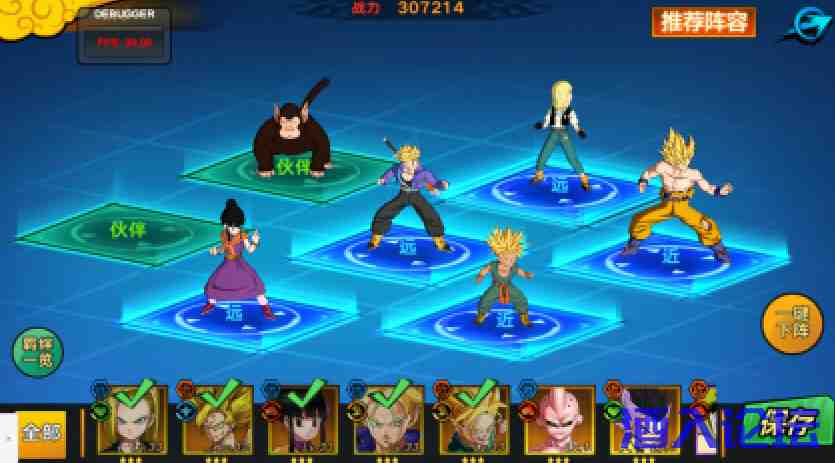Open the green 羁绊一览 bond overview
This screenshot has height=463, width=835.
[x=37, y=351]
